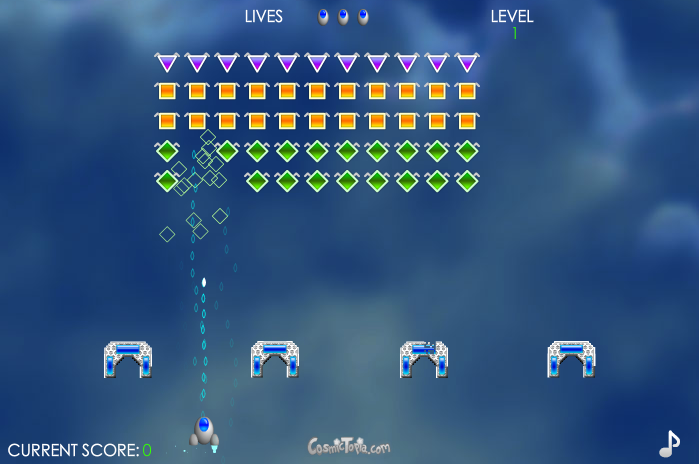Toggle the music note sound button
699x464 pixels.
(x=668, y=442)
